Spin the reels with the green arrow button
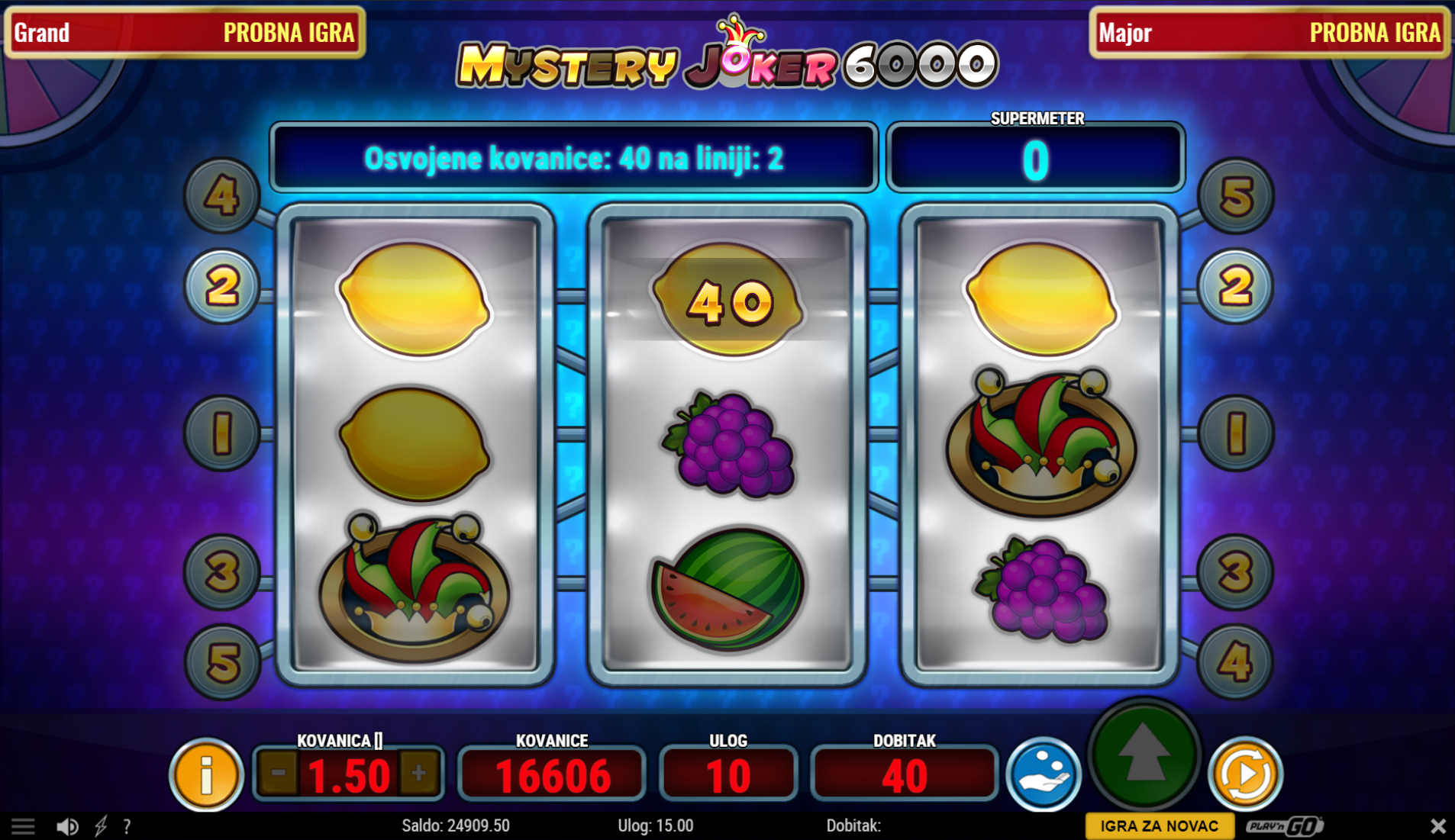Screen dimensions: 1455x840 coord(1143,755)
